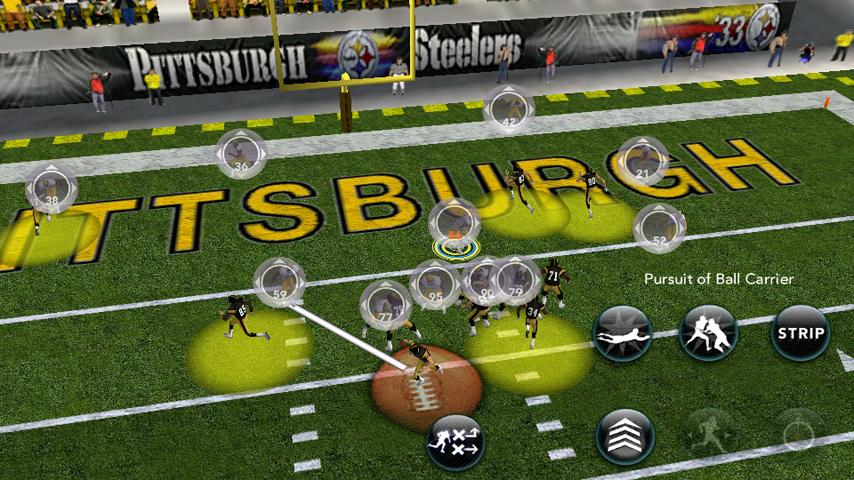Select player 52's bubble
854x480 pixels.
659,229
